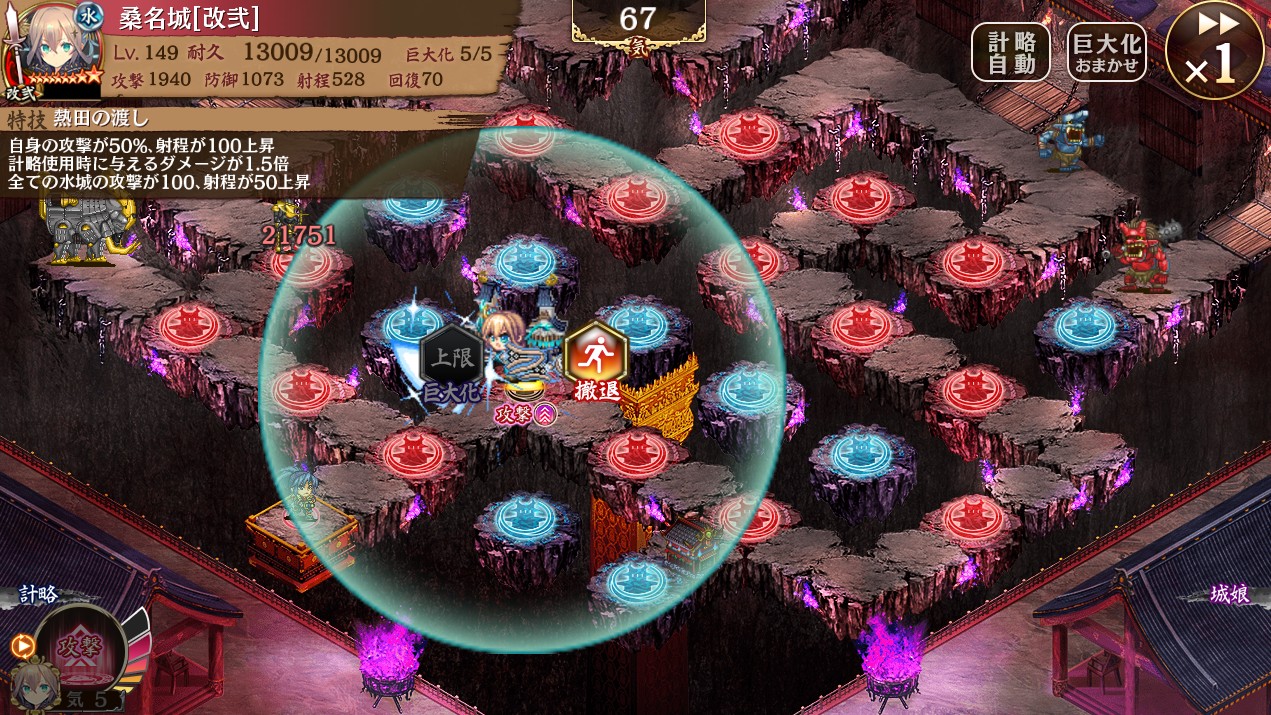Toggle the 巨大化おまかせ auto-enlarge button

(1107, 52)
